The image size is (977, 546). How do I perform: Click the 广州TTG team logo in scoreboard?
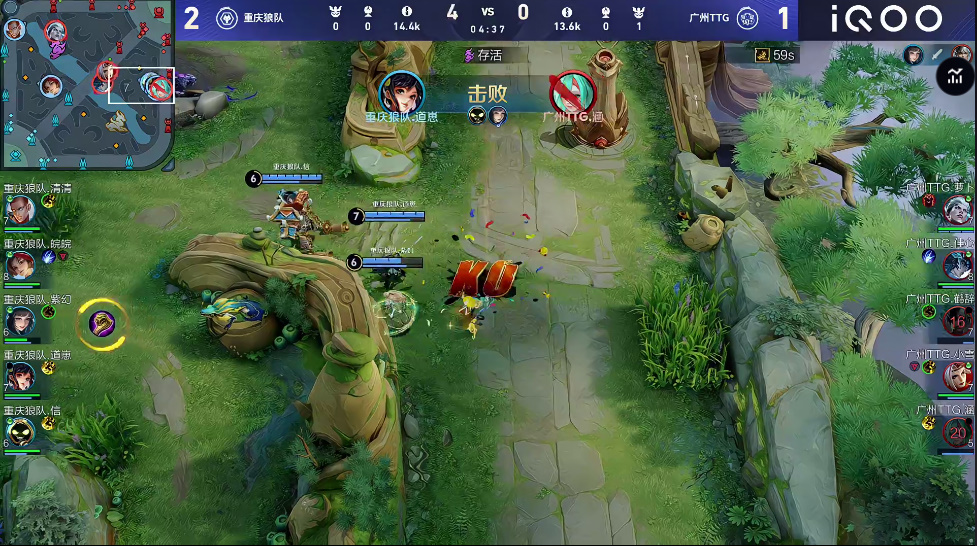[746, 18]
